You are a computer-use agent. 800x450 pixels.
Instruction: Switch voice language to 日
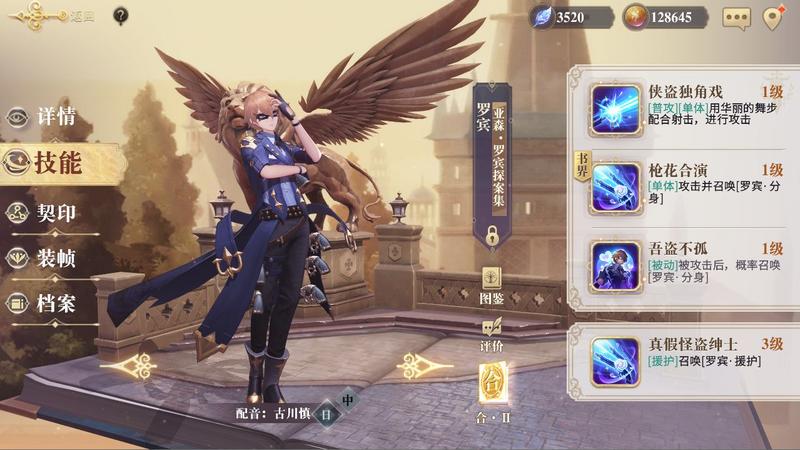point(326,414)
